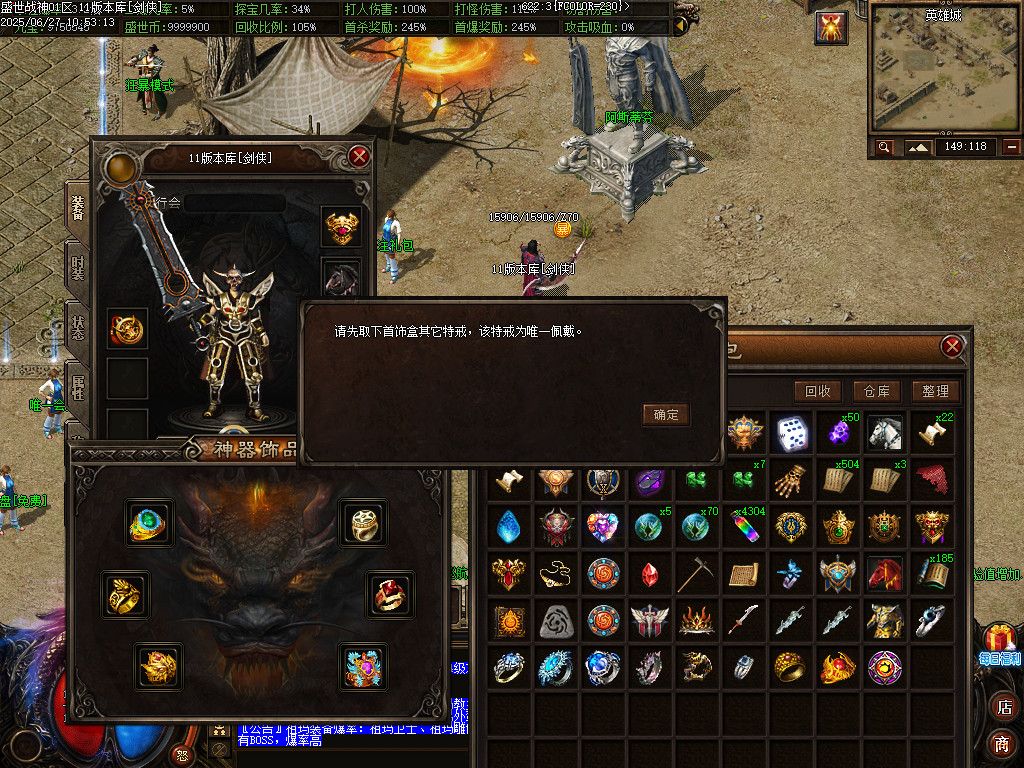Select the red horse head item
Viewport: 1024px width, 768px height.
click(x=885, y=574)
